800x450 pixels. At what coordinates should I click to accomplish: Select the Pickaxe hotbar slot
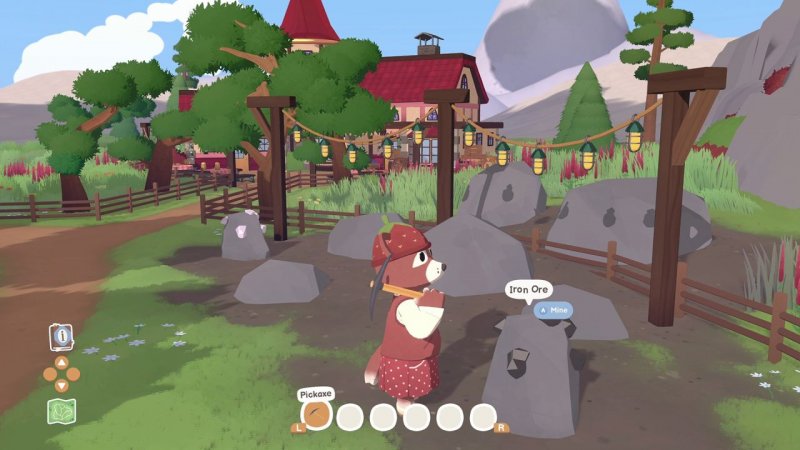pyautogui.click(x=317, y=416)
